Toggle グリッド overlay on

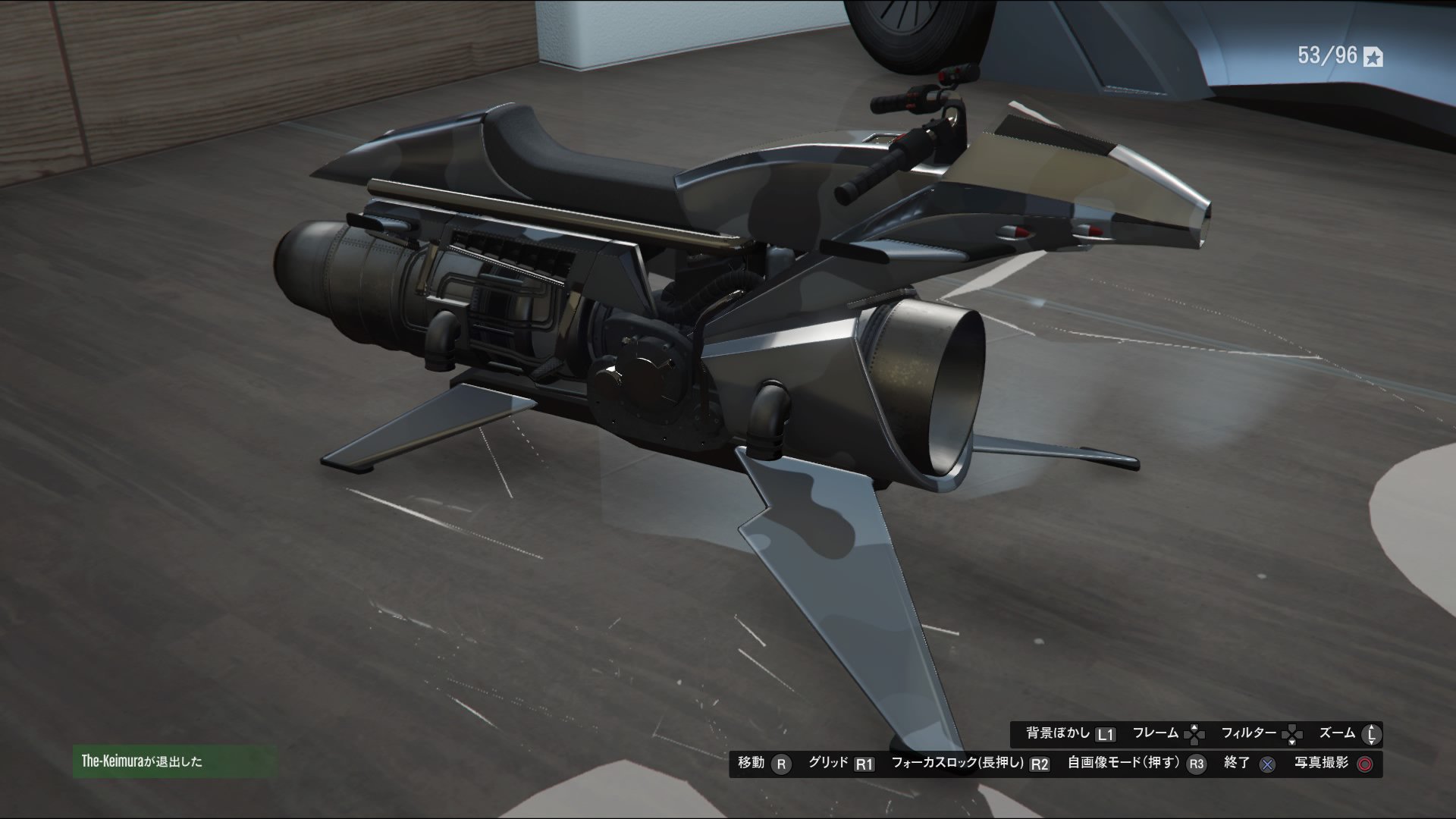(x=828, y=764)
